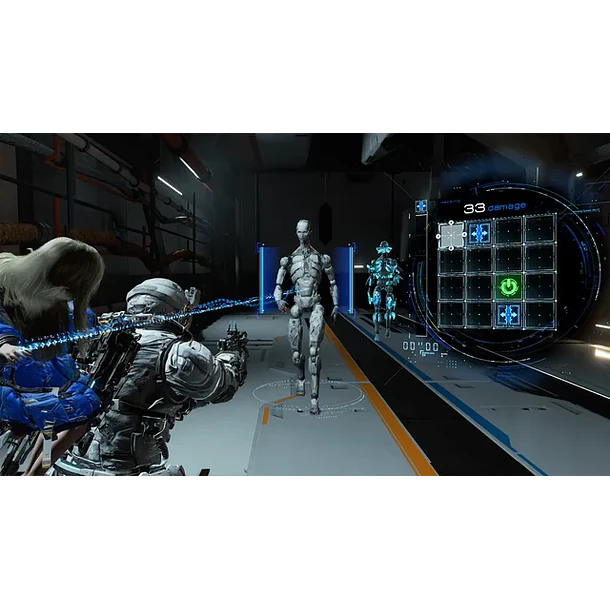Pick the queued blue chip beside the grid

421,207
